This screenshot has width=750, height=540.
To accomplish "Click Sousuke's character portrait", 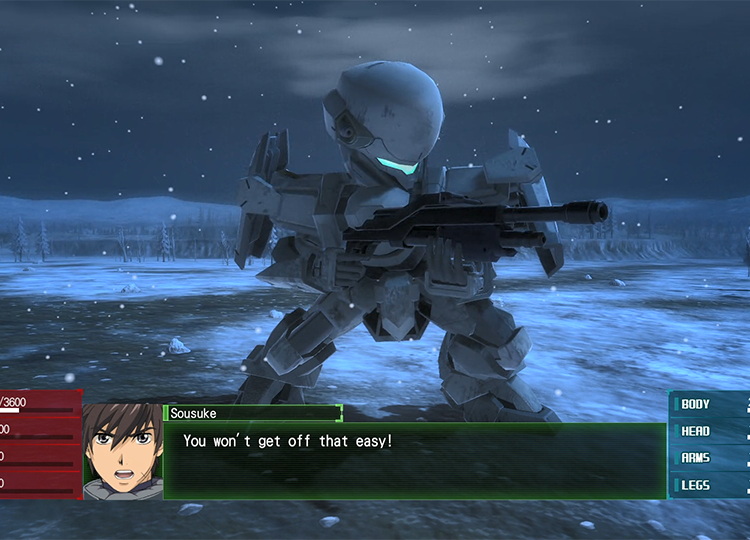I will pos(123,452).
